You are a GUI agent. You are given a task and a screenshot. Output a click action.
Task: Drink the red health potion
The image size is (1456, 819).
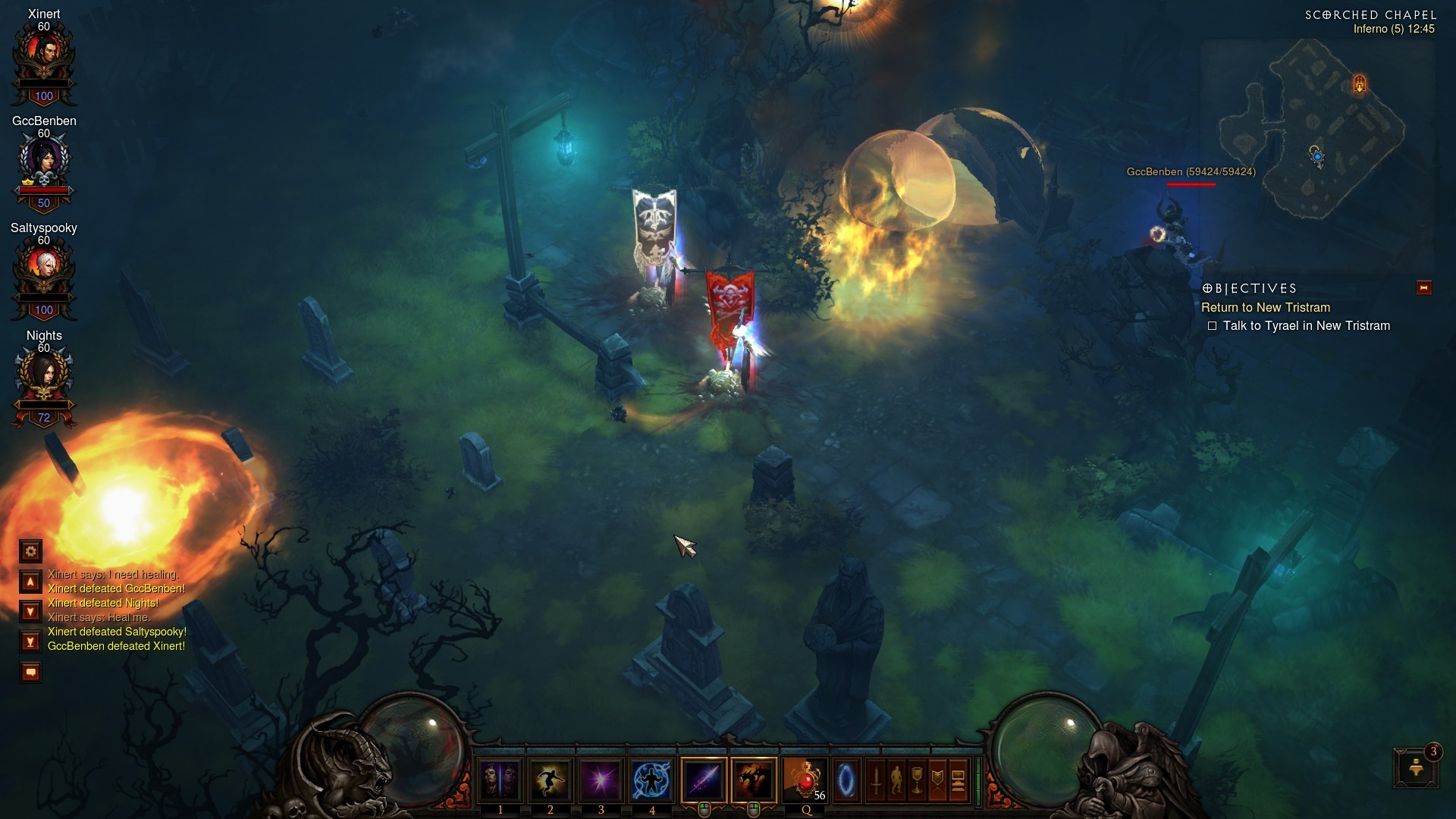tap(805, 780)
